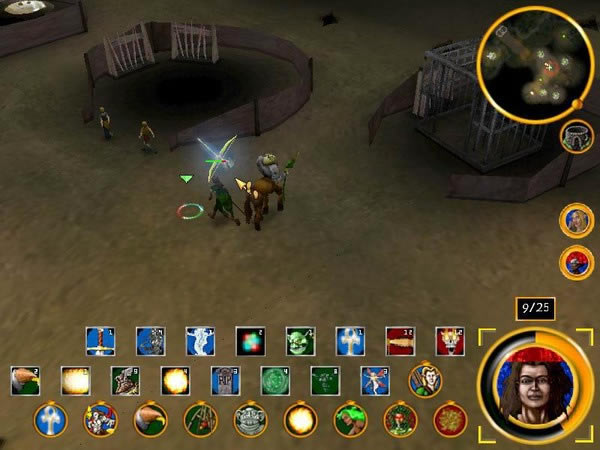This screenshot has width=600, height=450.
Task: Click the red-haired dryad round icon
Action: click(400, 419)
